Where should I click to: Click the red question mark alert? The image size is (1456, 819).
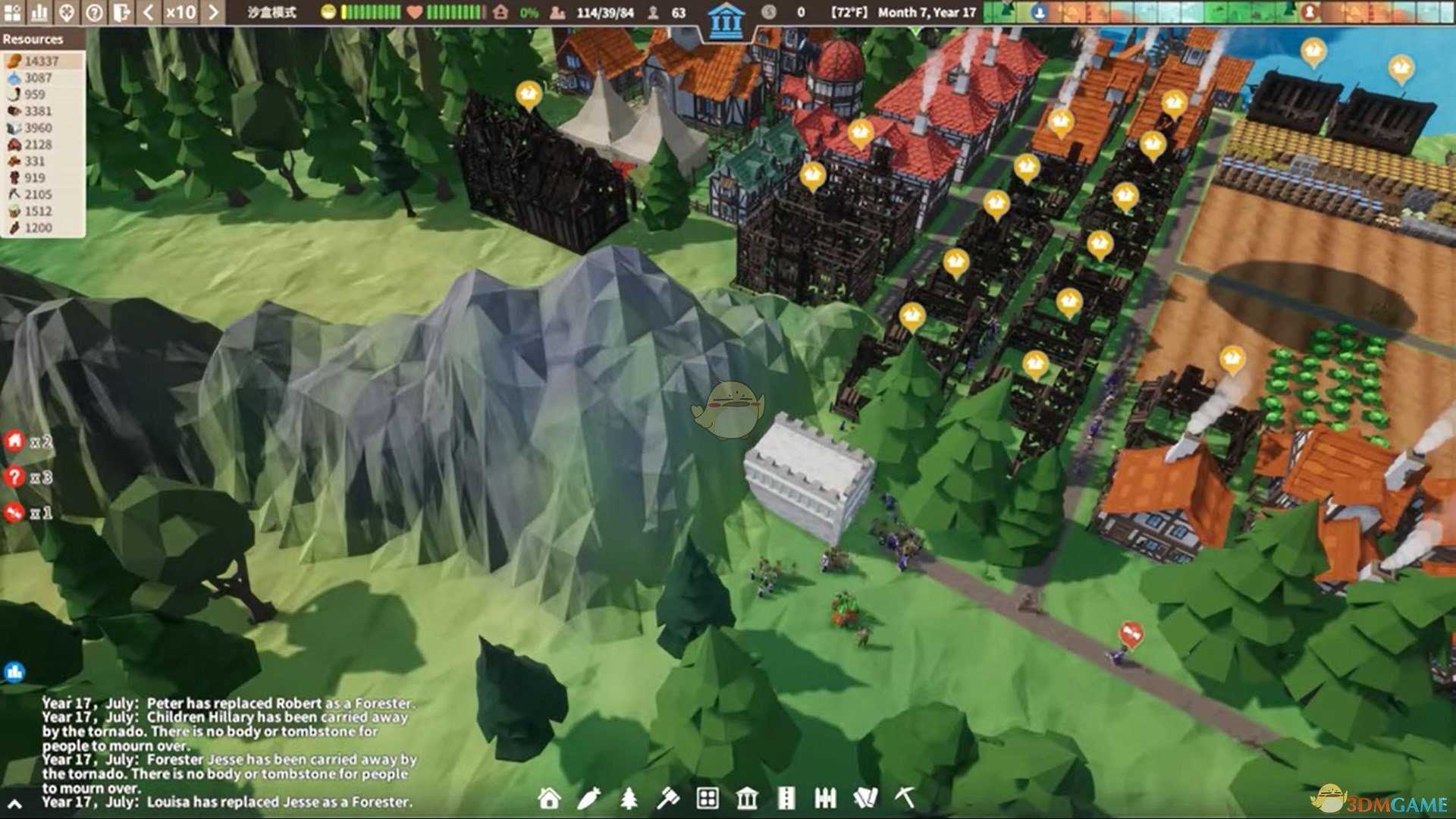point(15,477)
